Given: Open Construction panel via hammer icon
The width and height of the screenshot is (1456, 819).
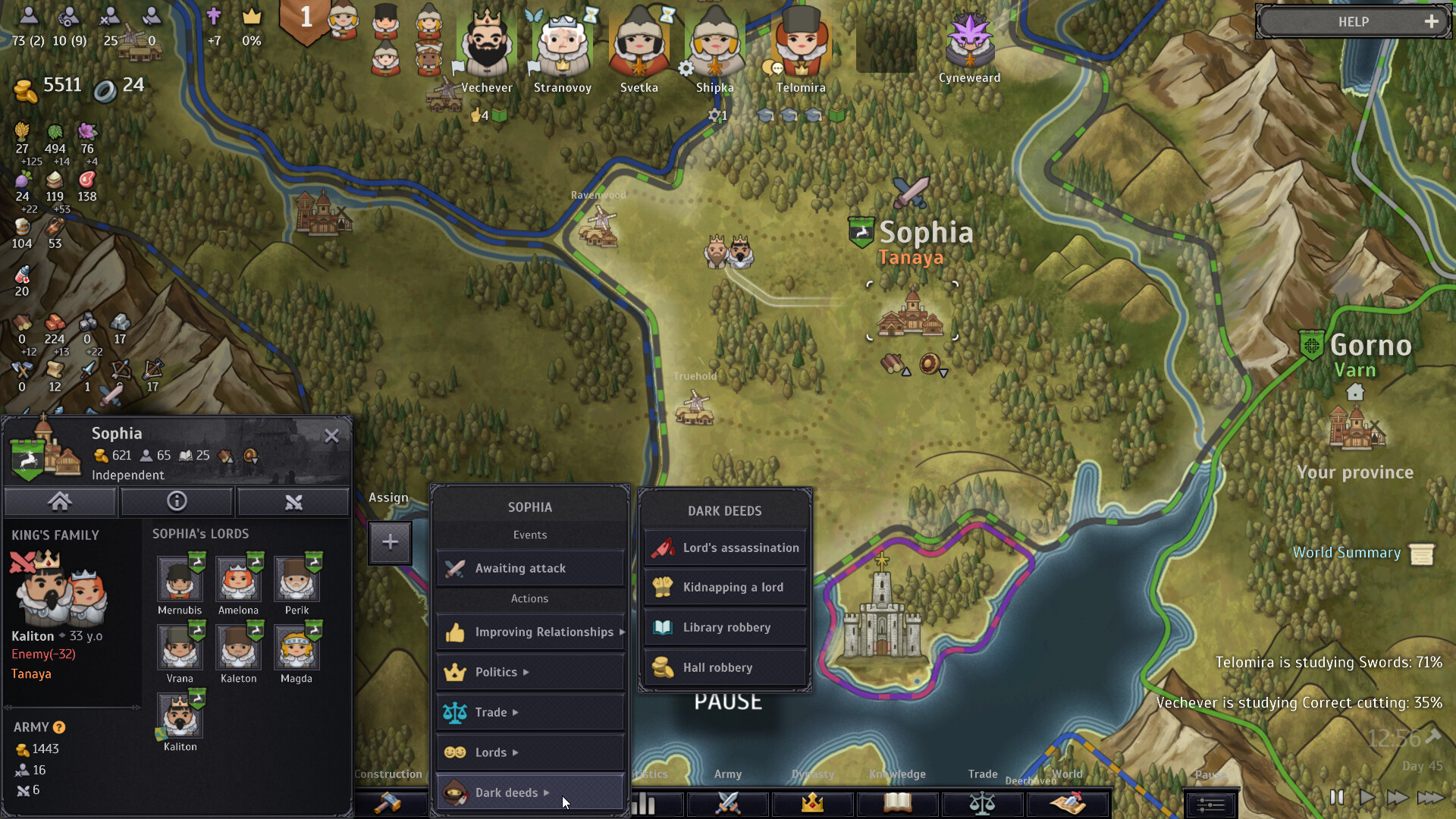Looking at the screenshot, I should click(x=388, y=804).
